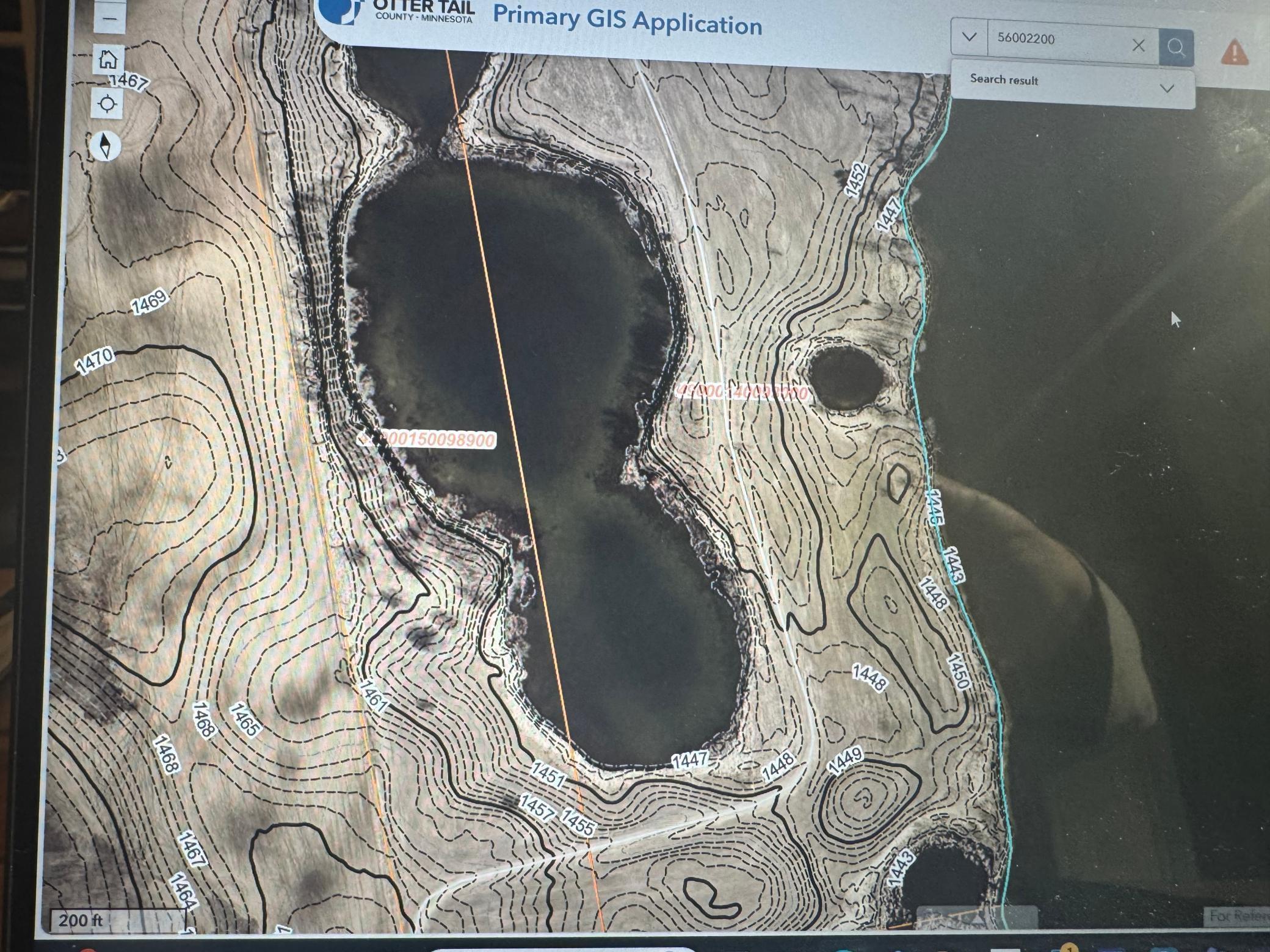The height and width of the screenshot is (952, 1270).
Task: Clear the search text with the X
Action: (1138, 45)
